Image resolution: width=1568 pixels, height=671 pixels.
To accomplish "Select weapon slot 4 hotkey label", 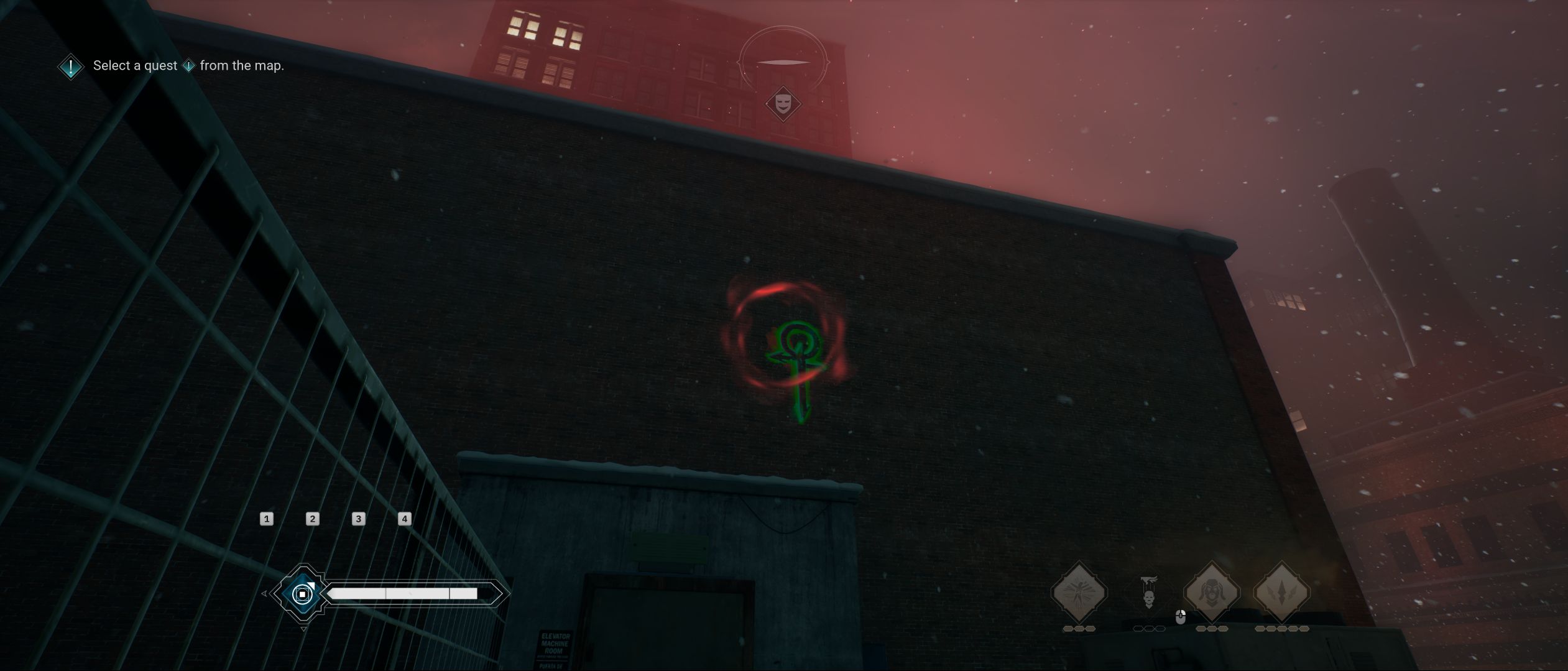I will [404, 519].
